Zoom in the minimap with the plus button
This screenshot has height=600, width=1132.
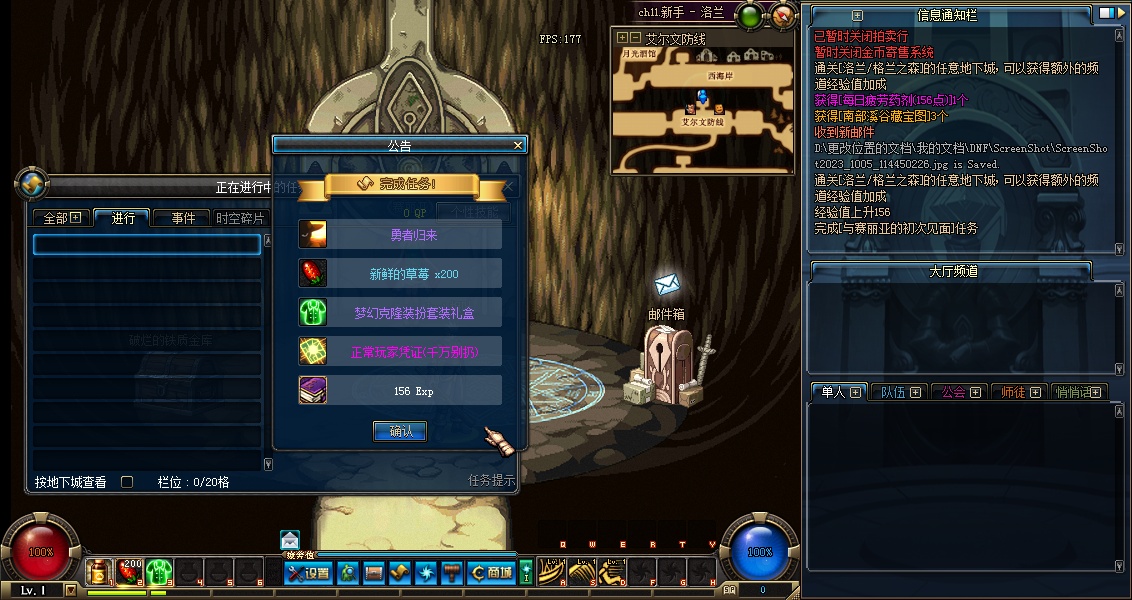tap(621, 38)
